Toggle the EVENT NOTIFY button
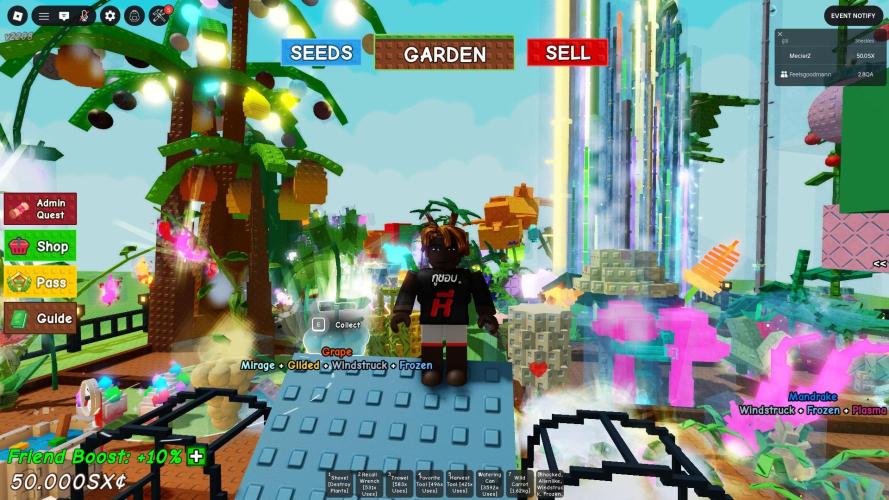889x500 pixels. point(853,15)
